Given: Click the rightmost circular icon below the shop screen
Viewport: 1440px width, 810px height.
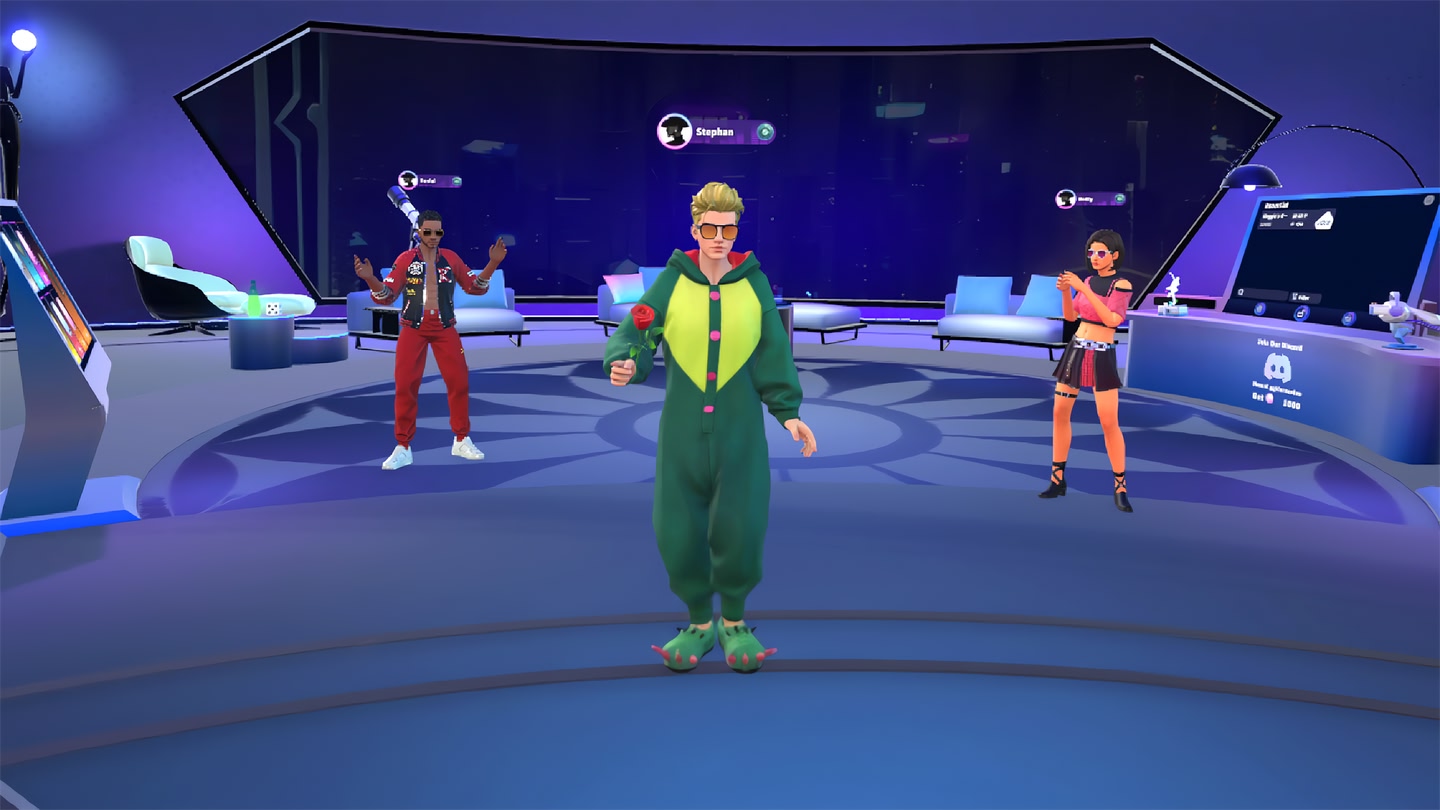Looking at the screenshot, I should coord(1348,317).
